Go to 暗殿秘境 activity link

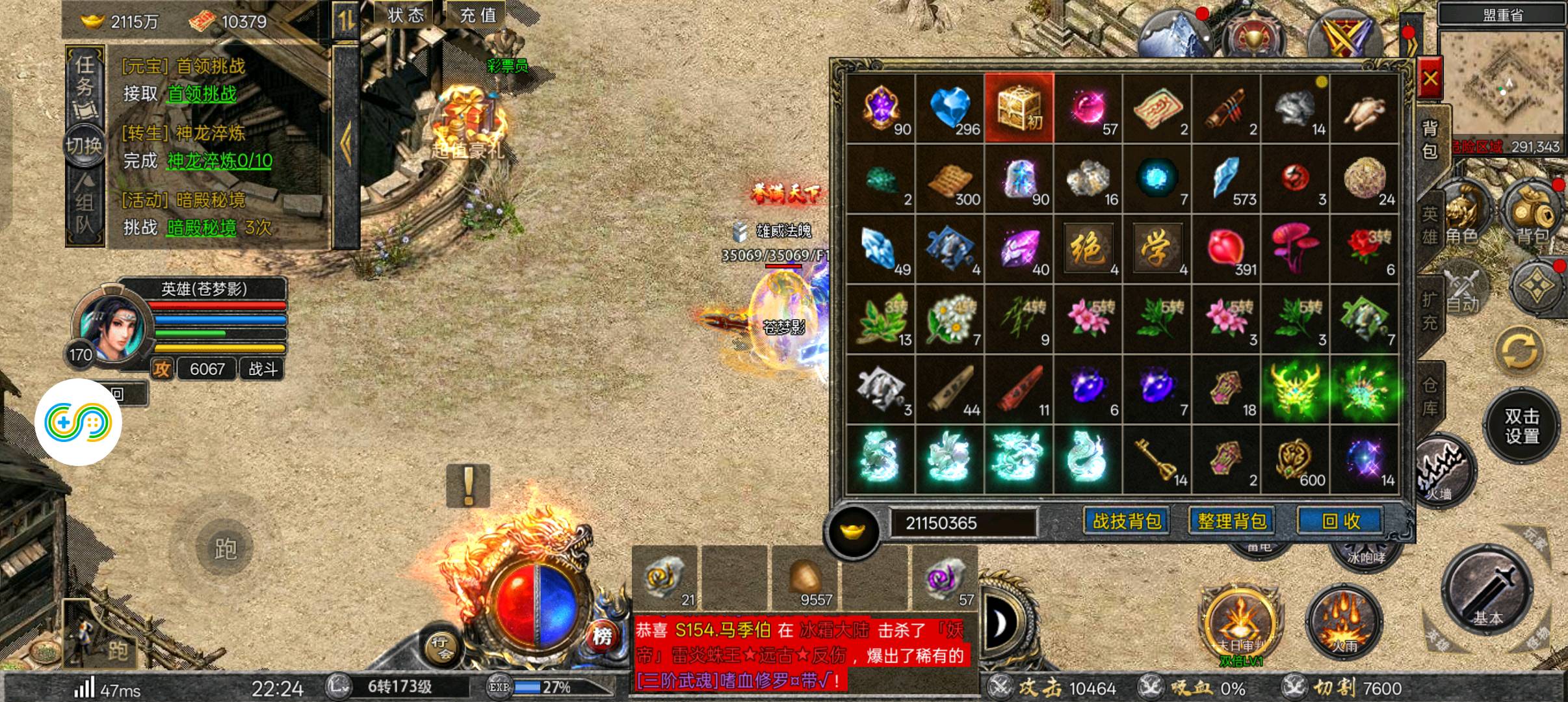tap(202, 228)
